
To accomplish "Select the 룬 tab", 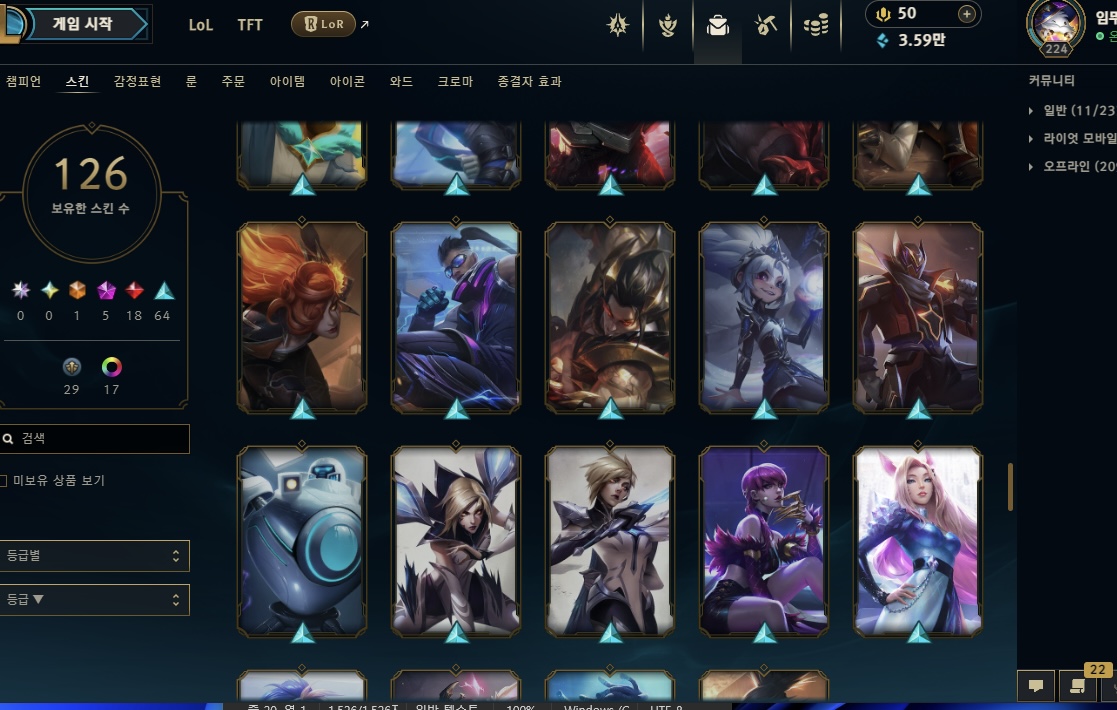I will tap(191, 82).
